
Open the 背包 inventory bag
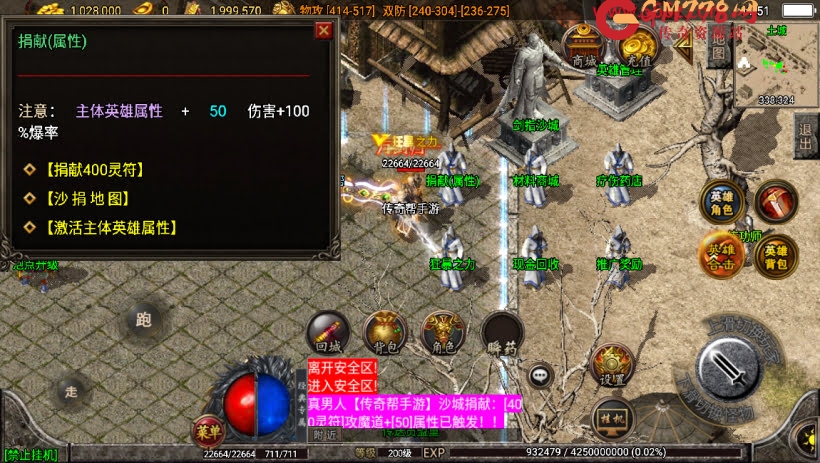click(x=384, y=334)
